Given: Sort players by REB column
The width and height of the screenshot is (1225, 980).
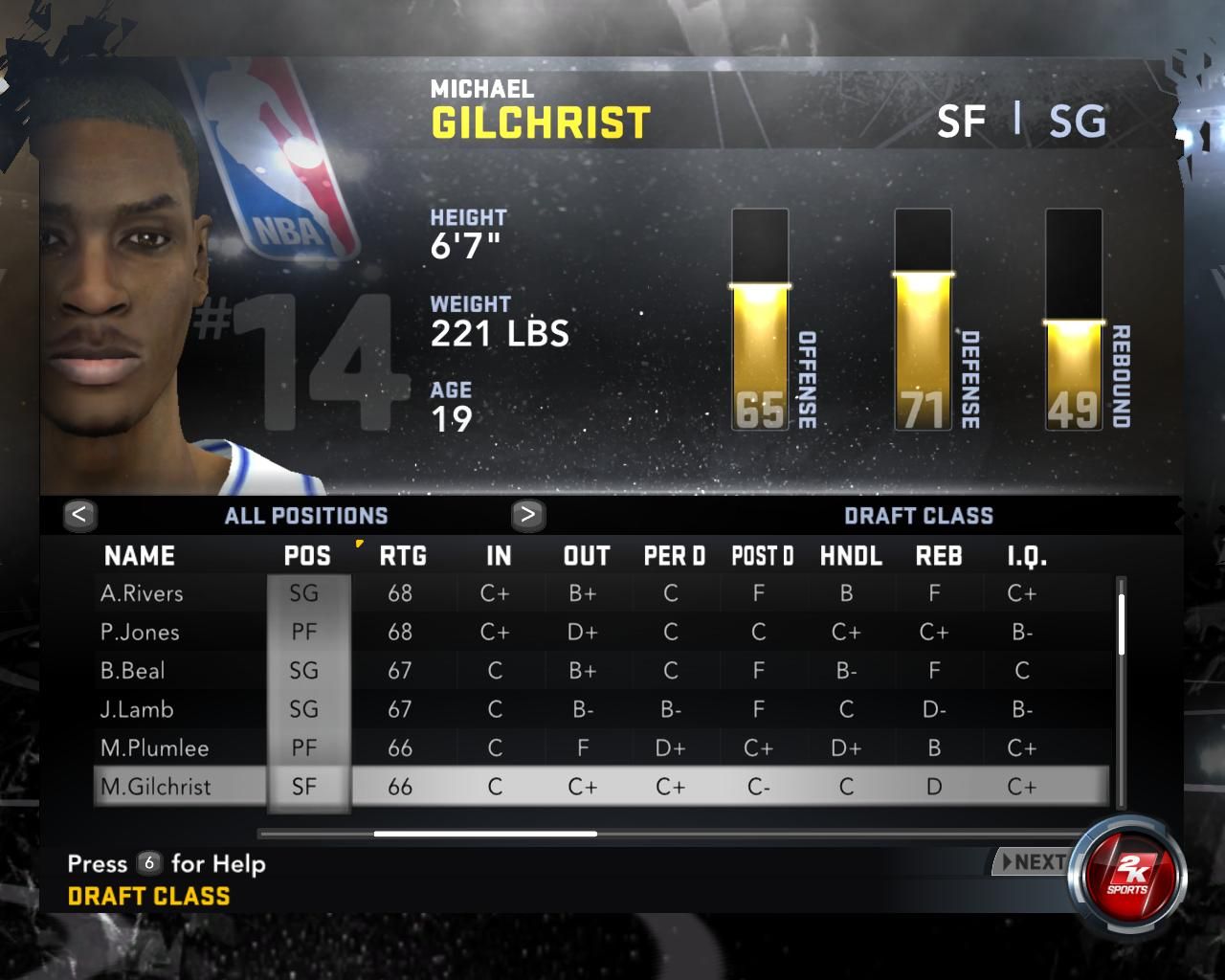Looking at the screenshot, I should tap(939, 556).
